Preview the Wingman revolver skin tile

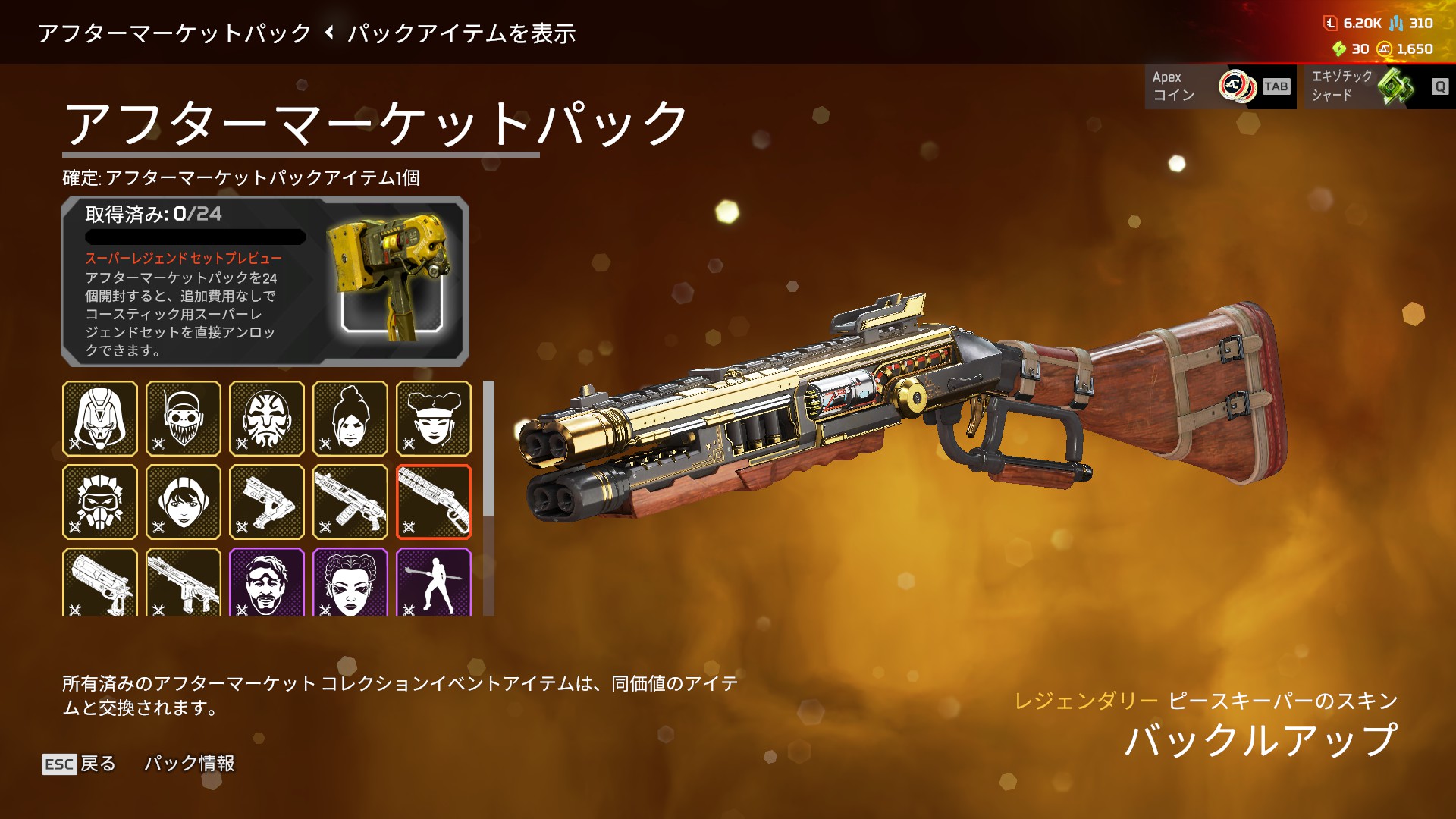click(100, 582)
